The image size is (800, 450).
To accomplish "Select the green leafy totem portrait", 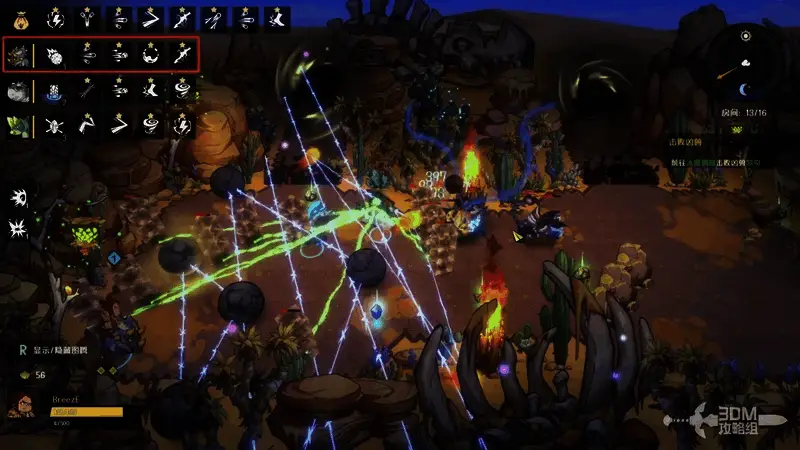I will click(x=19, y=125).
